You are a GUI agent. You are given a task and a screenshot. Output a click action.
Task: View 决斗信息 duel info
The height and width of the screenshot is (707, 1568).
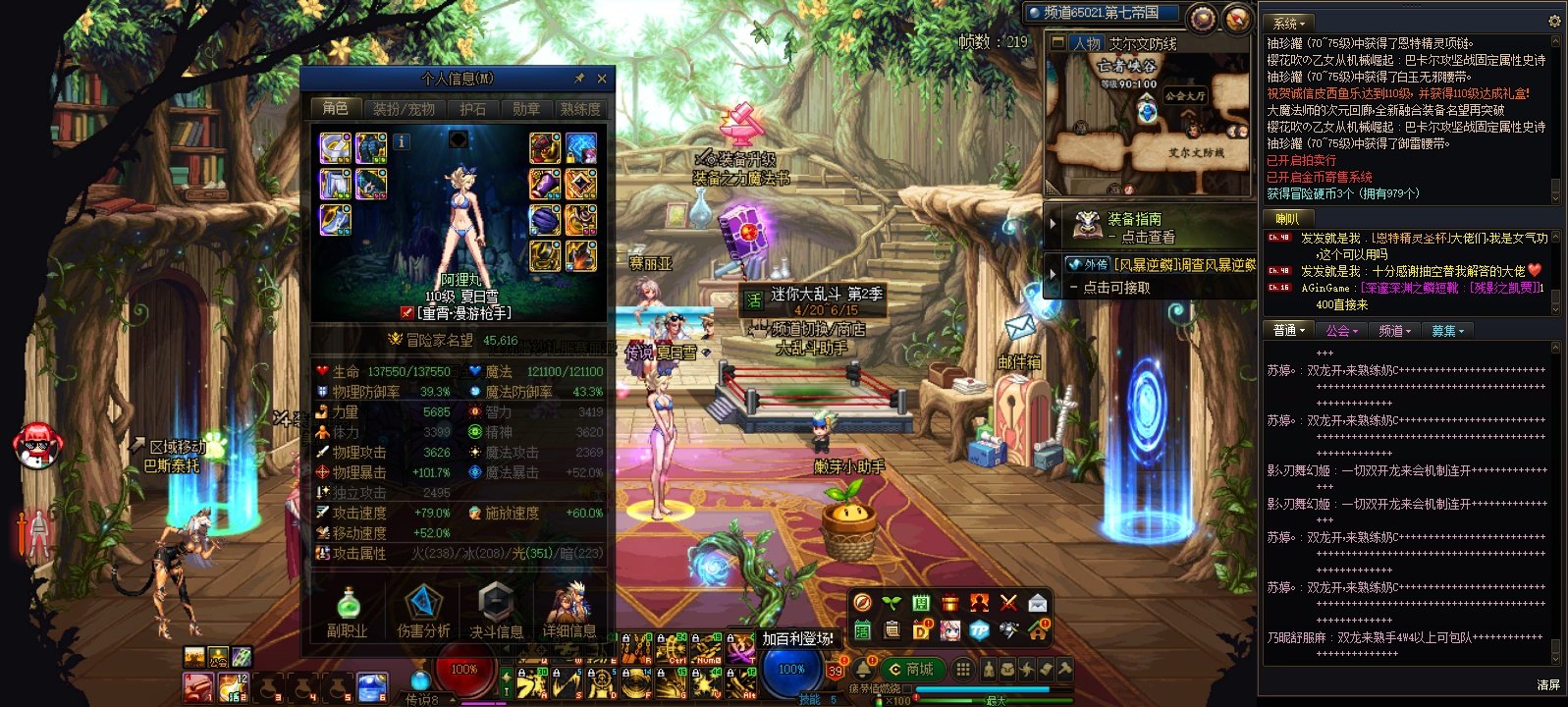tap(497, 611)
